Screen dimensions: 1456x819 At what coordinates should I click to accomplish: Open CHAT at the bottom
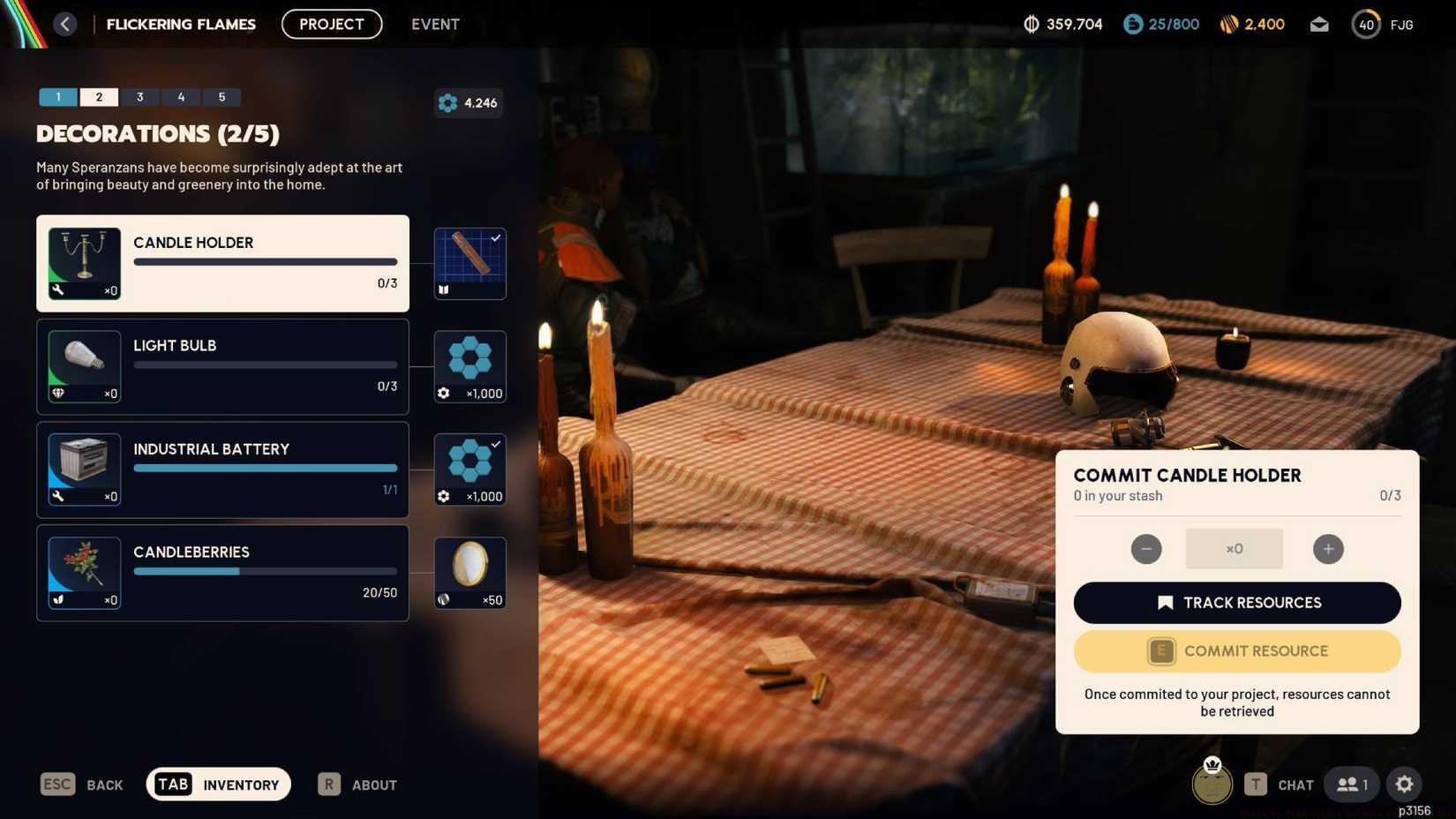pyautogui.click(x=1295, y=784)
